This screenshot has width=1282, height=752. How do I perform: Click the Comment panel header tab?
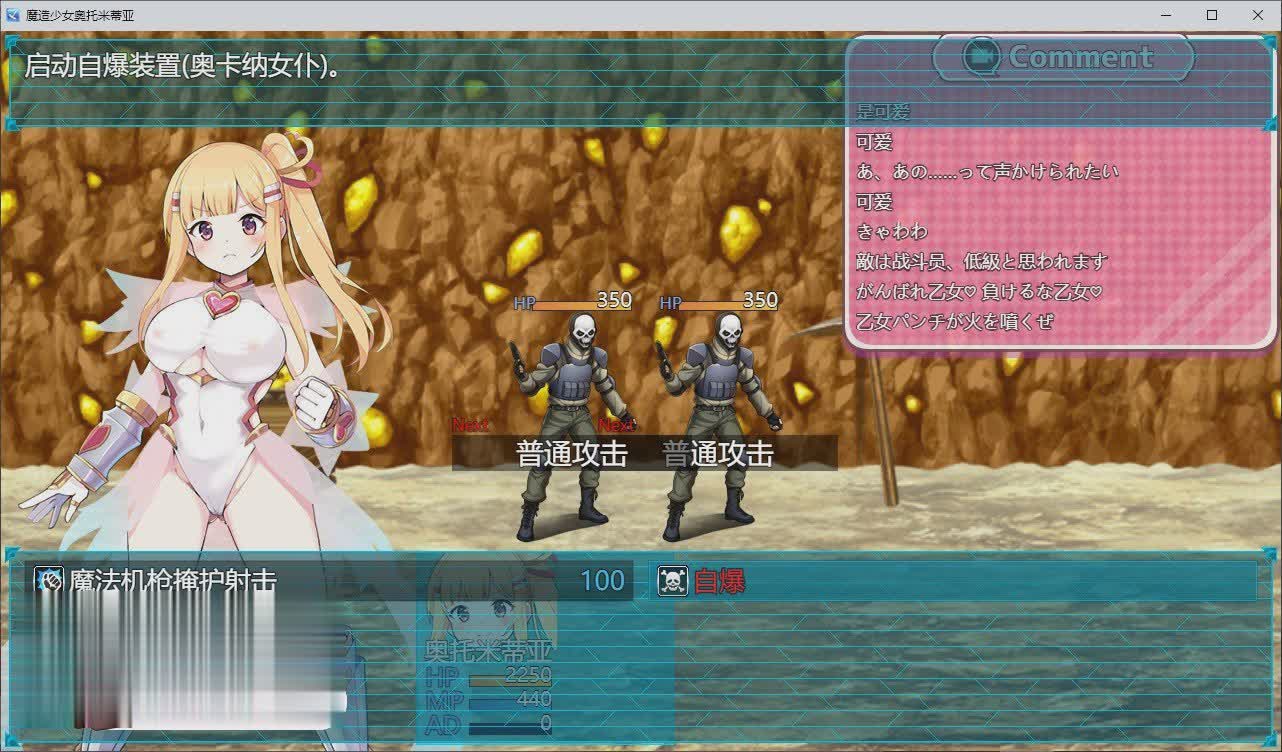tap(1065, 57)
